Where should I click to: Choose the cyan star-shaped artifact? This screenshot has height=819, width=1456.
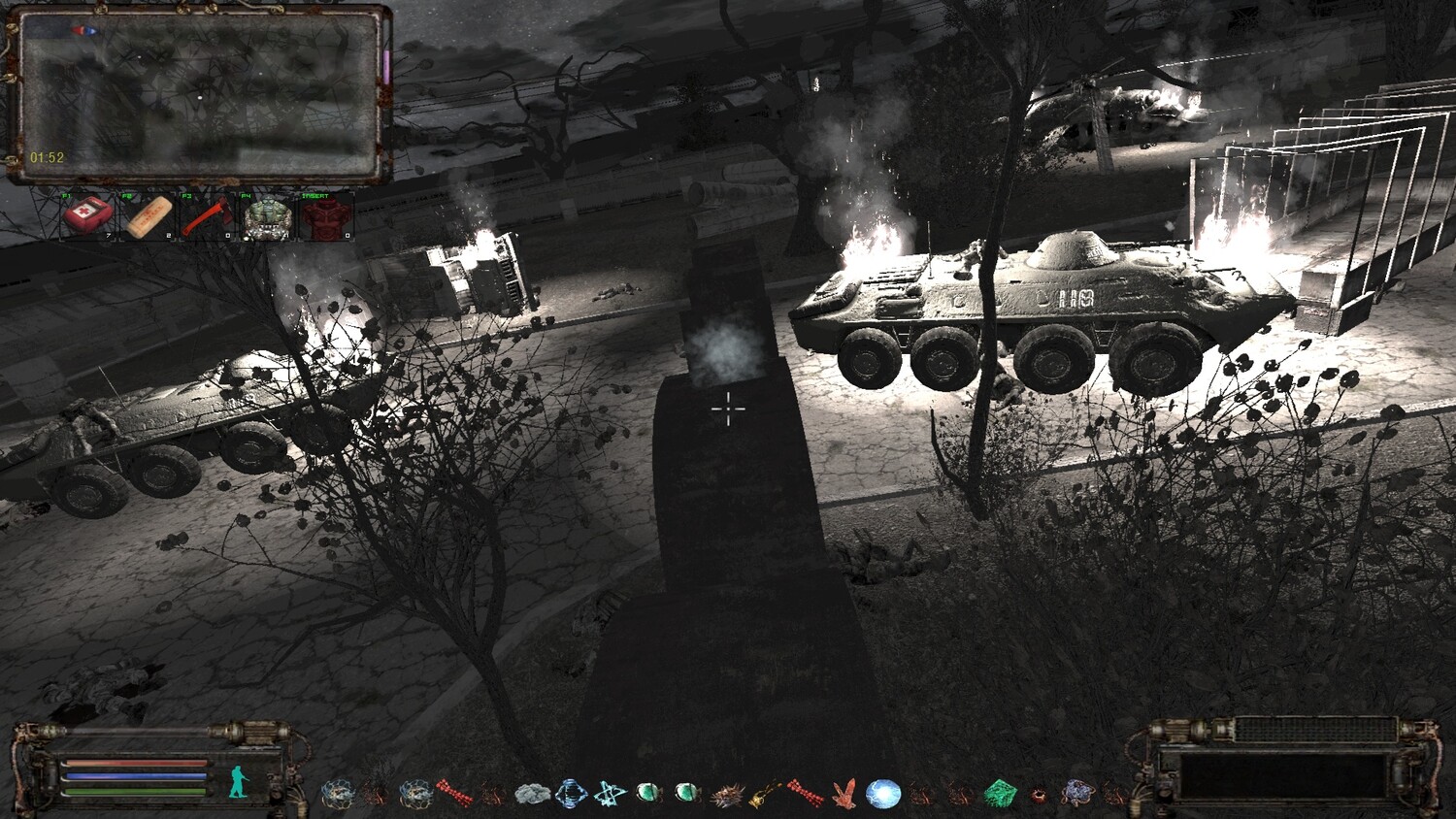pos(610,795)
